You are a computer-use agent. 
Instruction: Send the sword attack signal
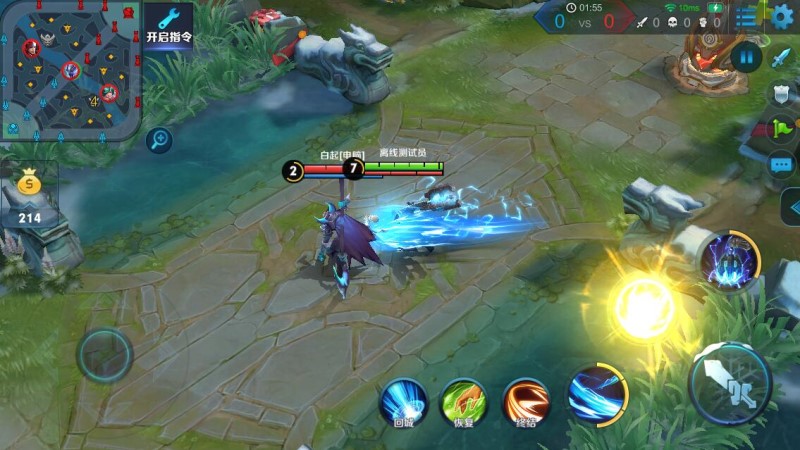pyautogui.click(x=783, y=58)
